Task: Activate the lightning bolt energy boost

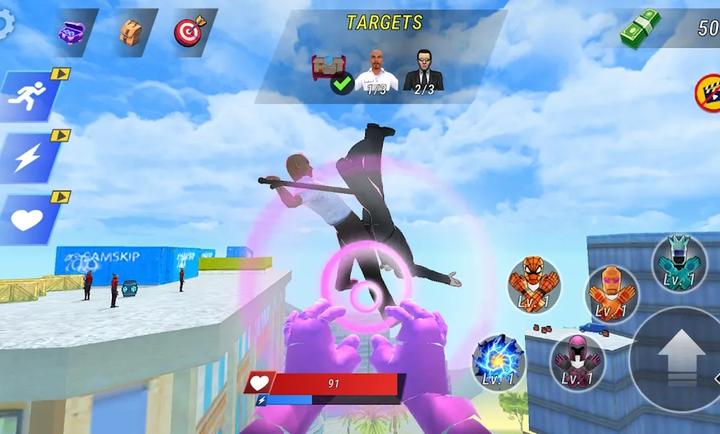Action: tap(27, 157)
